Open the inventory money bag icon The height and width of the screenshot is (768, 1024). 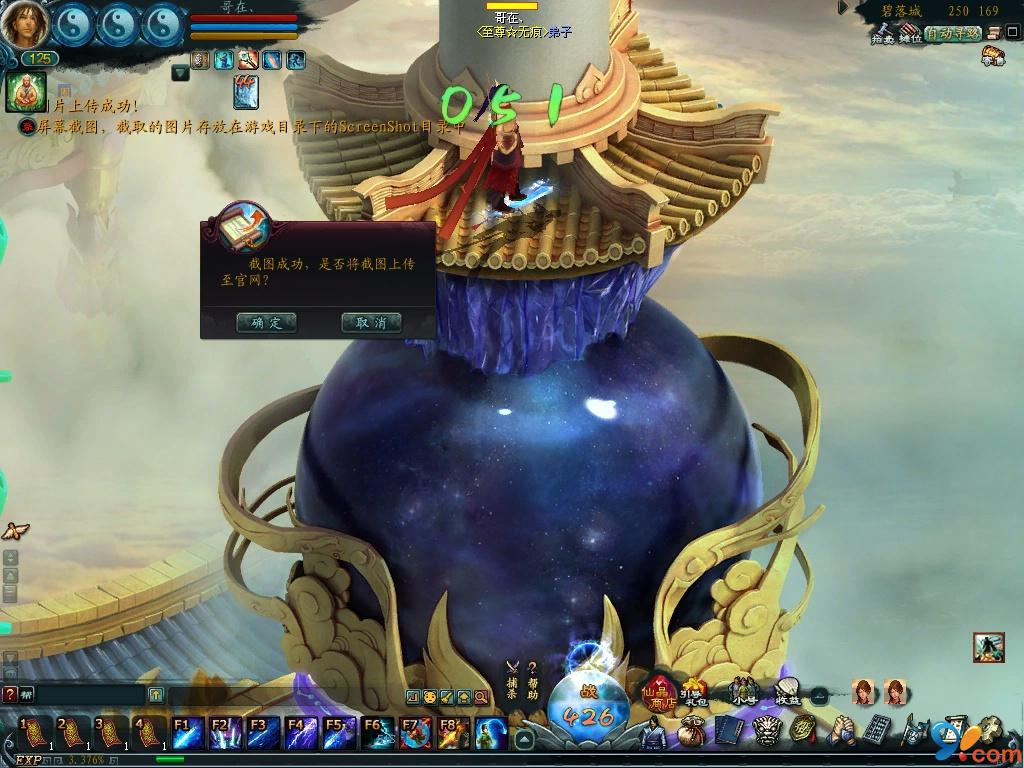pos(690,732)
